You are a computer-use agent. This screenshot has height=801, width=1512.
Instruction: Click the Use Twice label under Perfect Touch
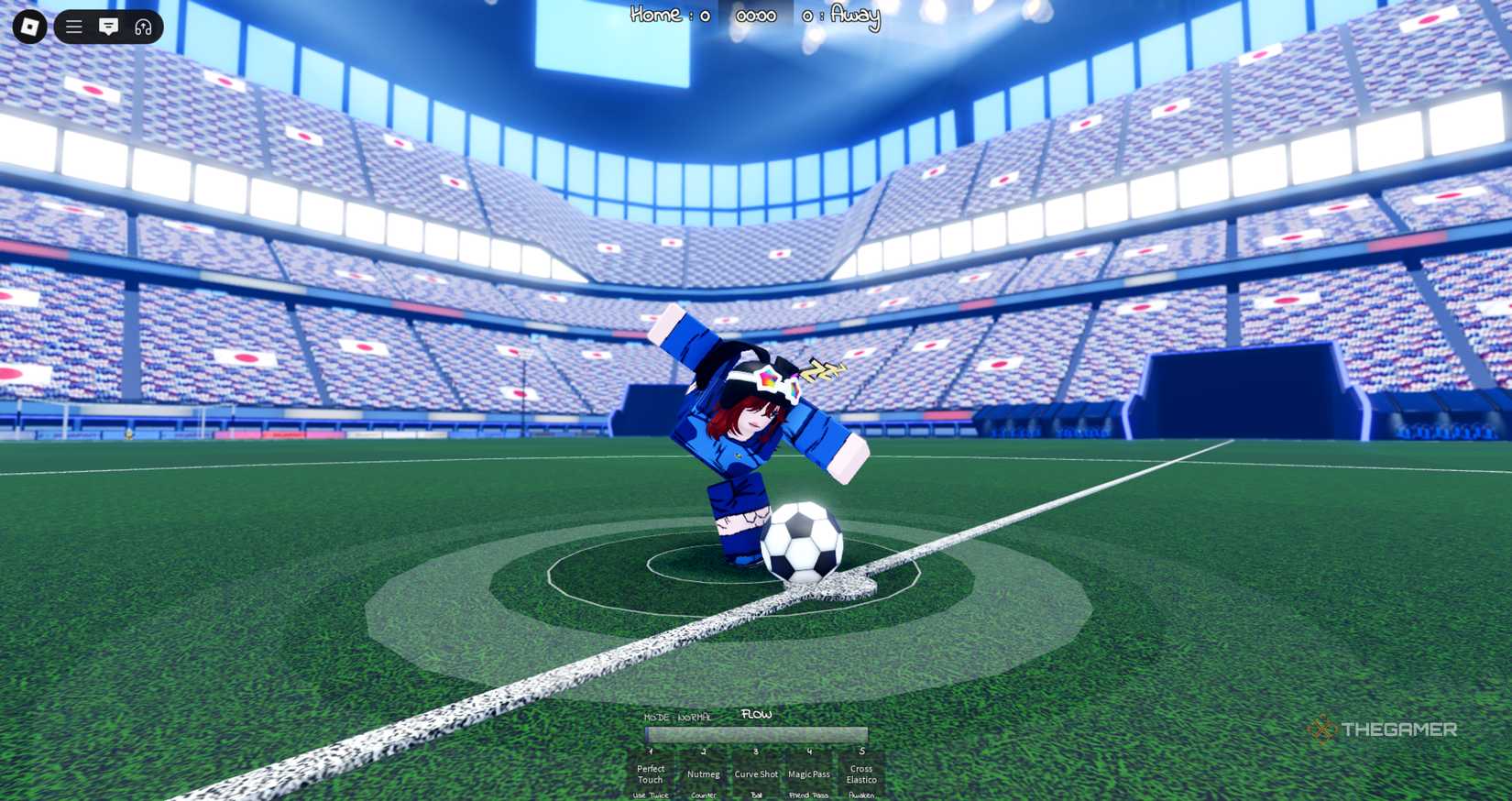pyautogui.click(x=651, y=795)
